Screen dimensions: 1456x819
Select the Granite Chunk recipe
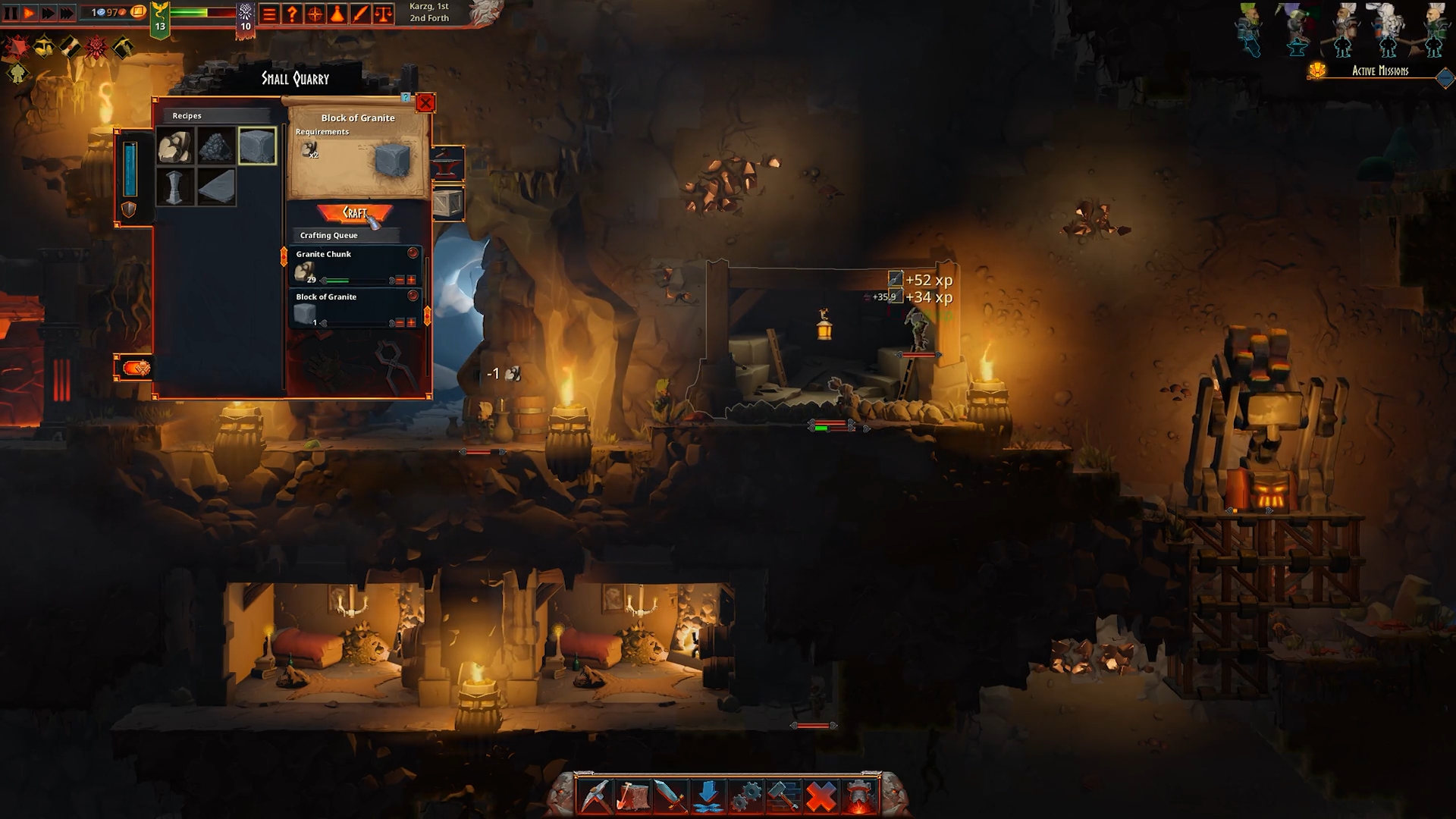pos(175,146)
